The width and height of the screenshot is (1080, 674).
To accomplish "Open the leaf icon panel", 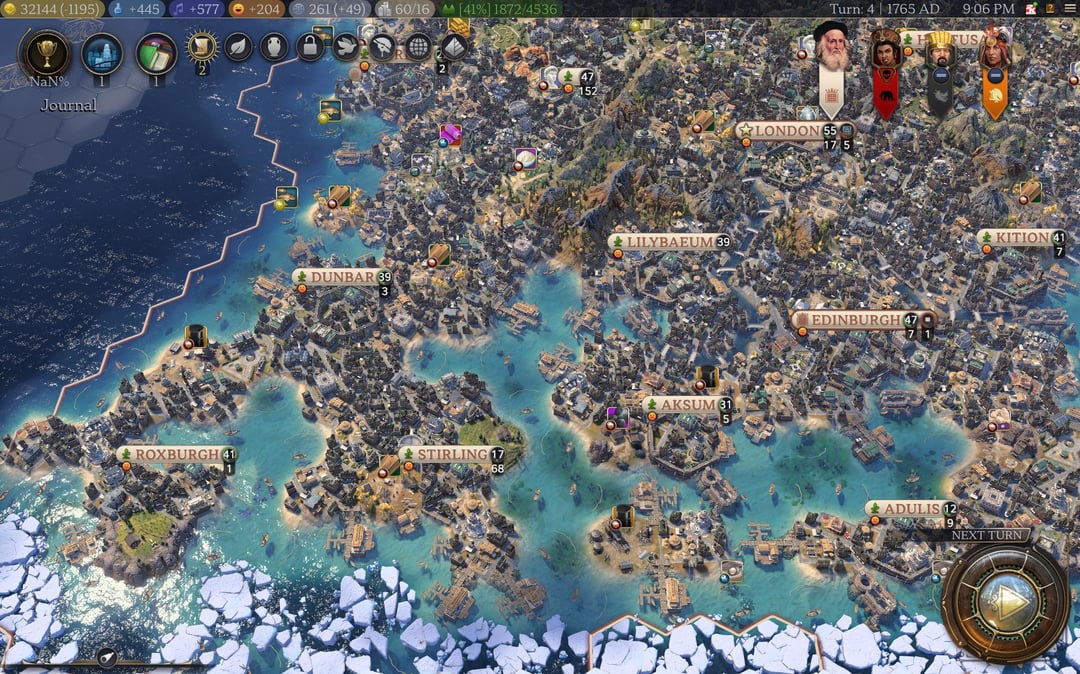I will (x=238, y=46).
